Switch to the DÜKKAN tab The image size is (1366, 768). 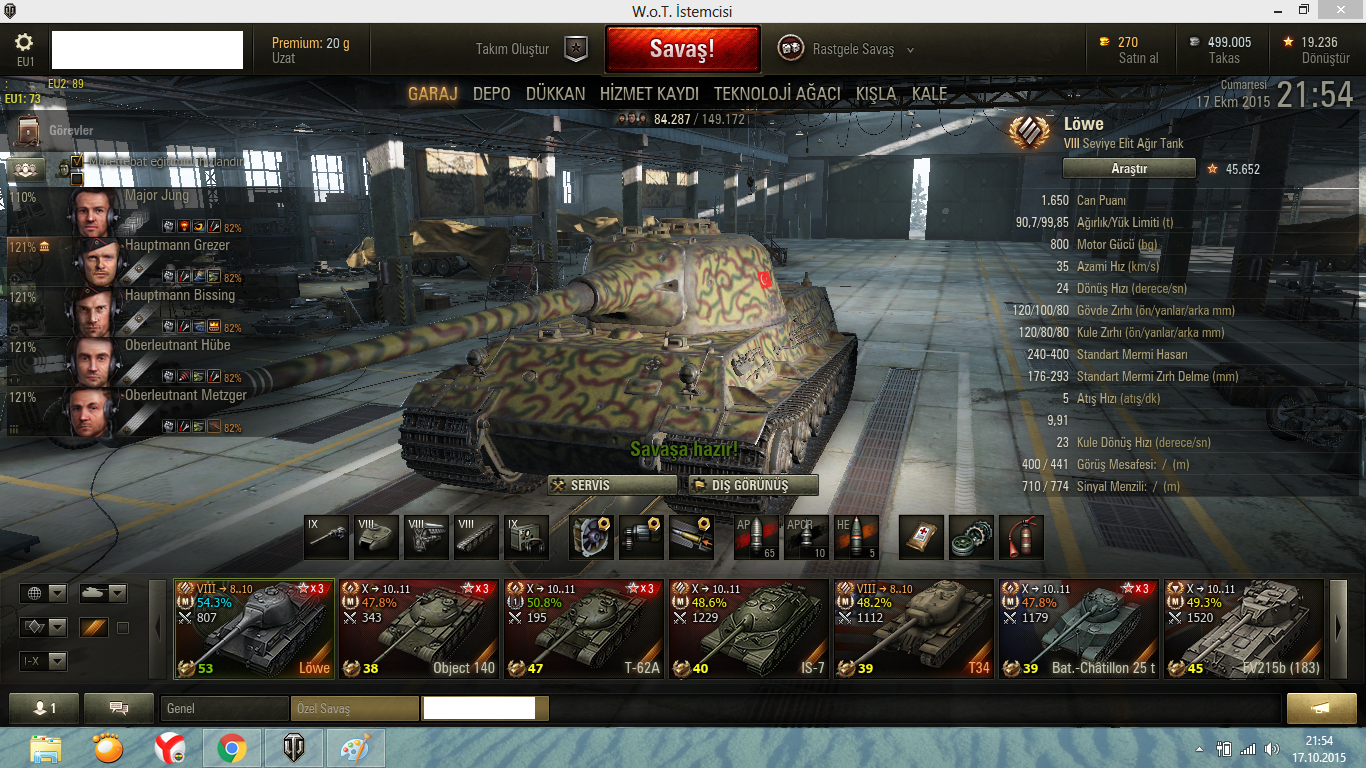pos(555,94)
